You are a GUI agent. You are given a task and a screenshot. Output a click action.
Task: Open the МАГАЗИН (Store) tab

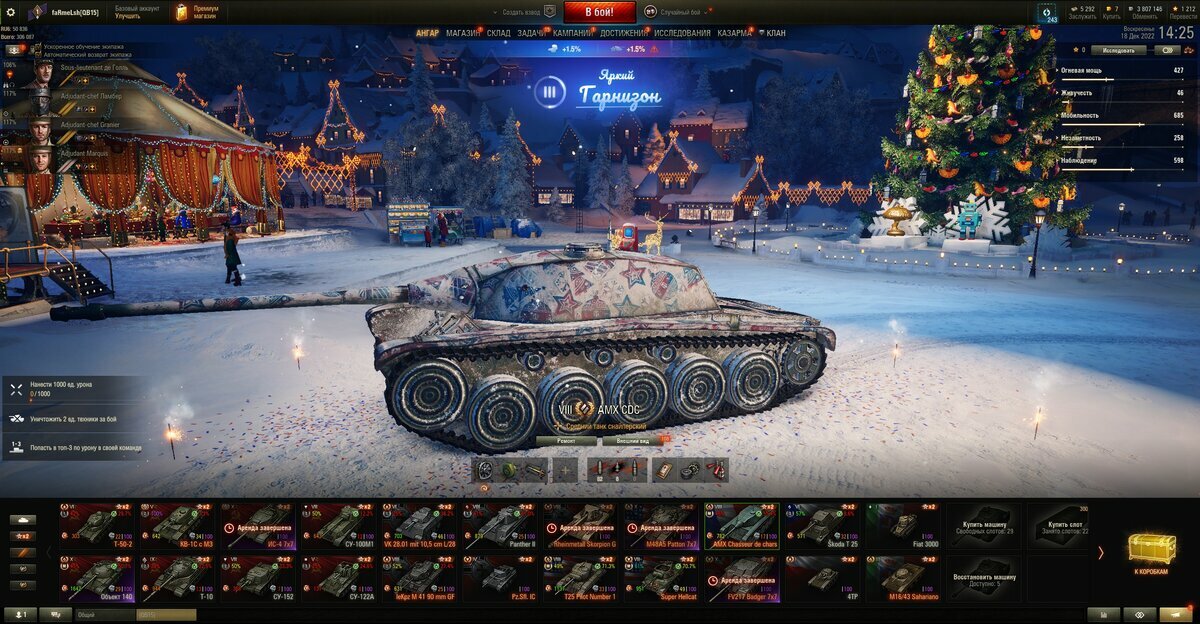pyautogui.click(x=462, y=33)
